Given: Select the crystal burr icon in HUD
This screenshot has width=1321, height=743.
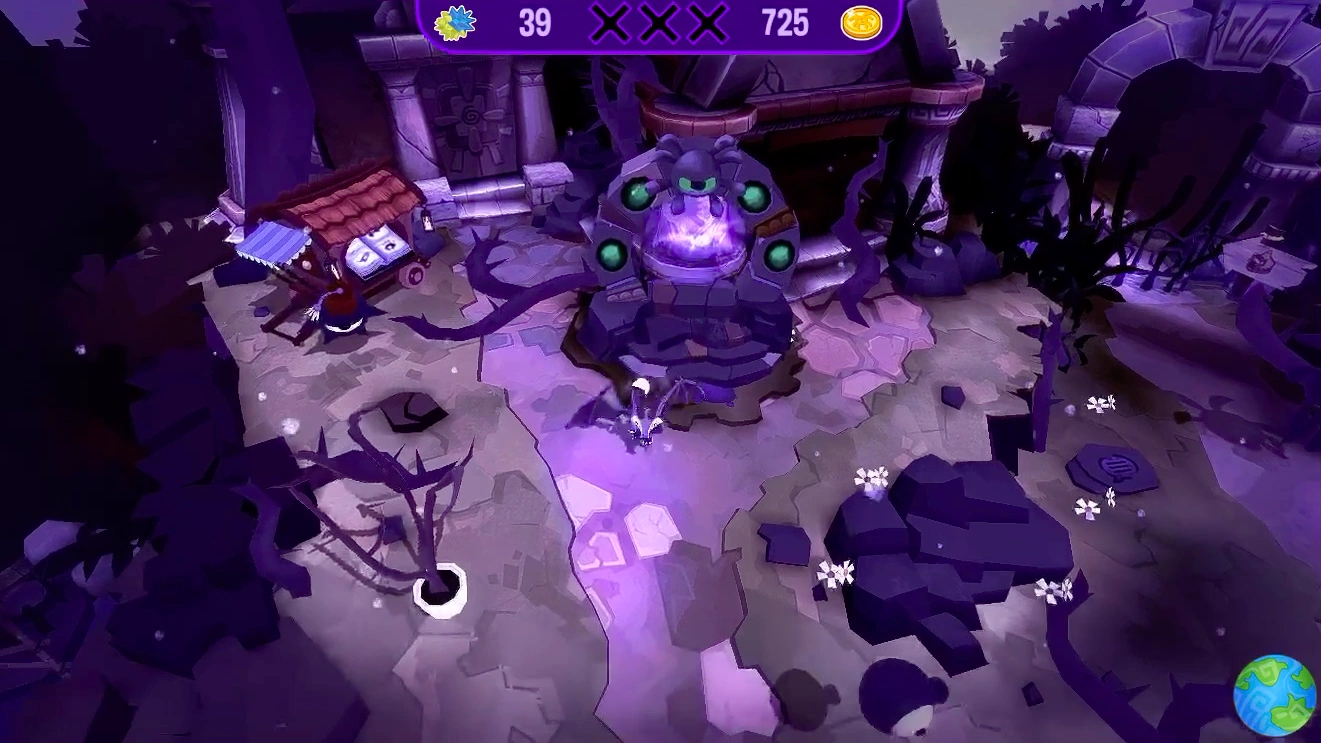Looking at the screenshot, I should tap(457, 22).
